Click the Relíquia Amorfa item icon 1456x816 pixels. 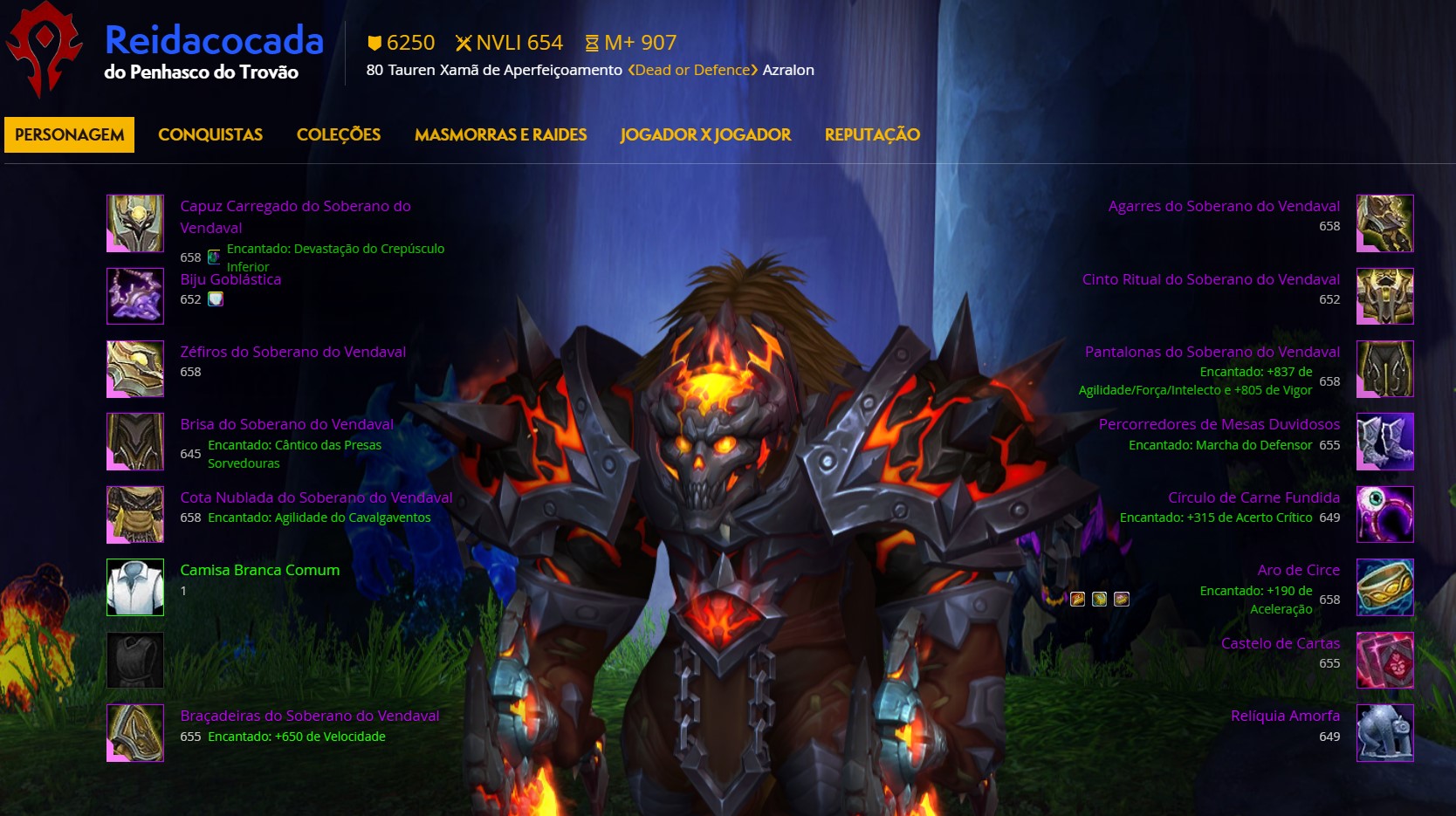[x=1384, y=733]
